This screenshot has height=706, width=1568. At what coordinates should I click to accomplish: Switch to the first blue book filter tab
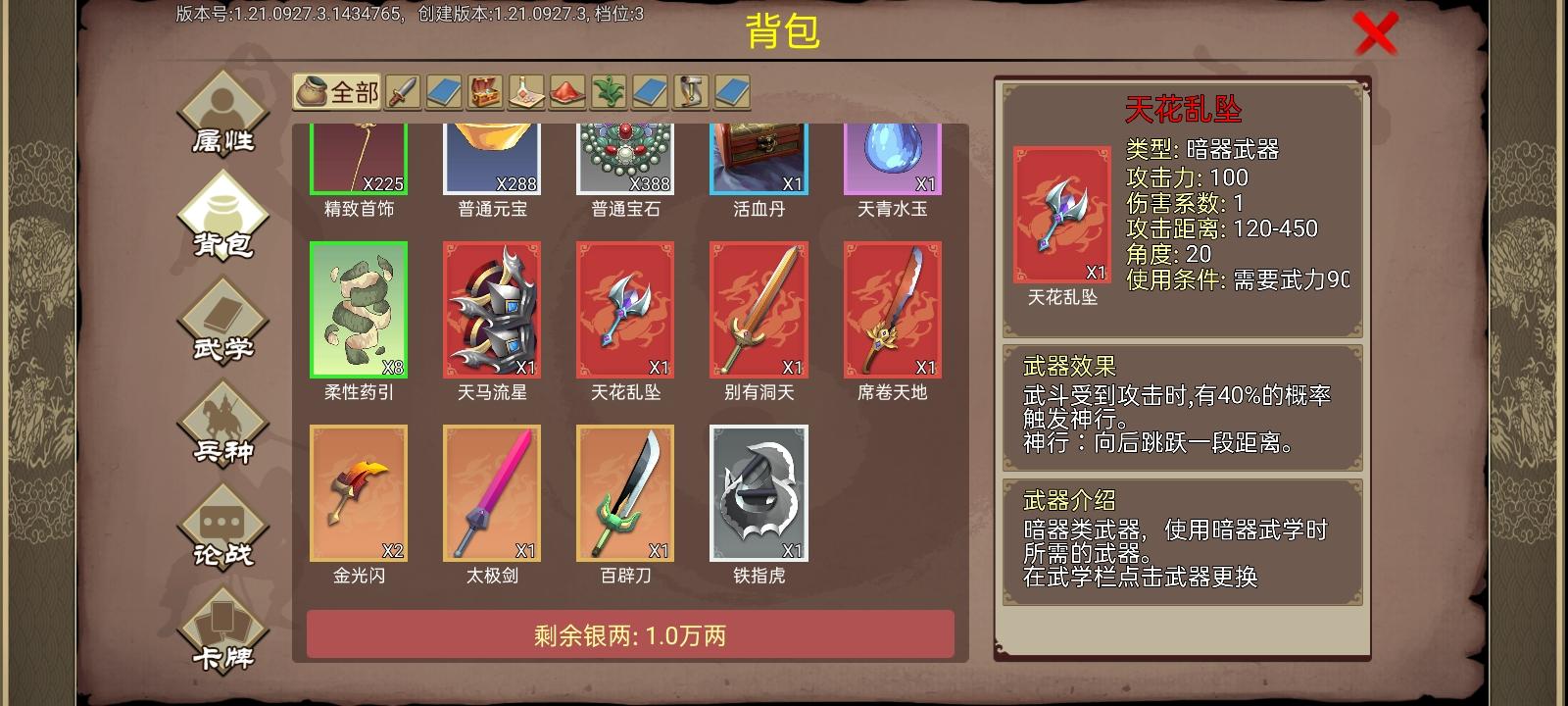tap(445, 93)
